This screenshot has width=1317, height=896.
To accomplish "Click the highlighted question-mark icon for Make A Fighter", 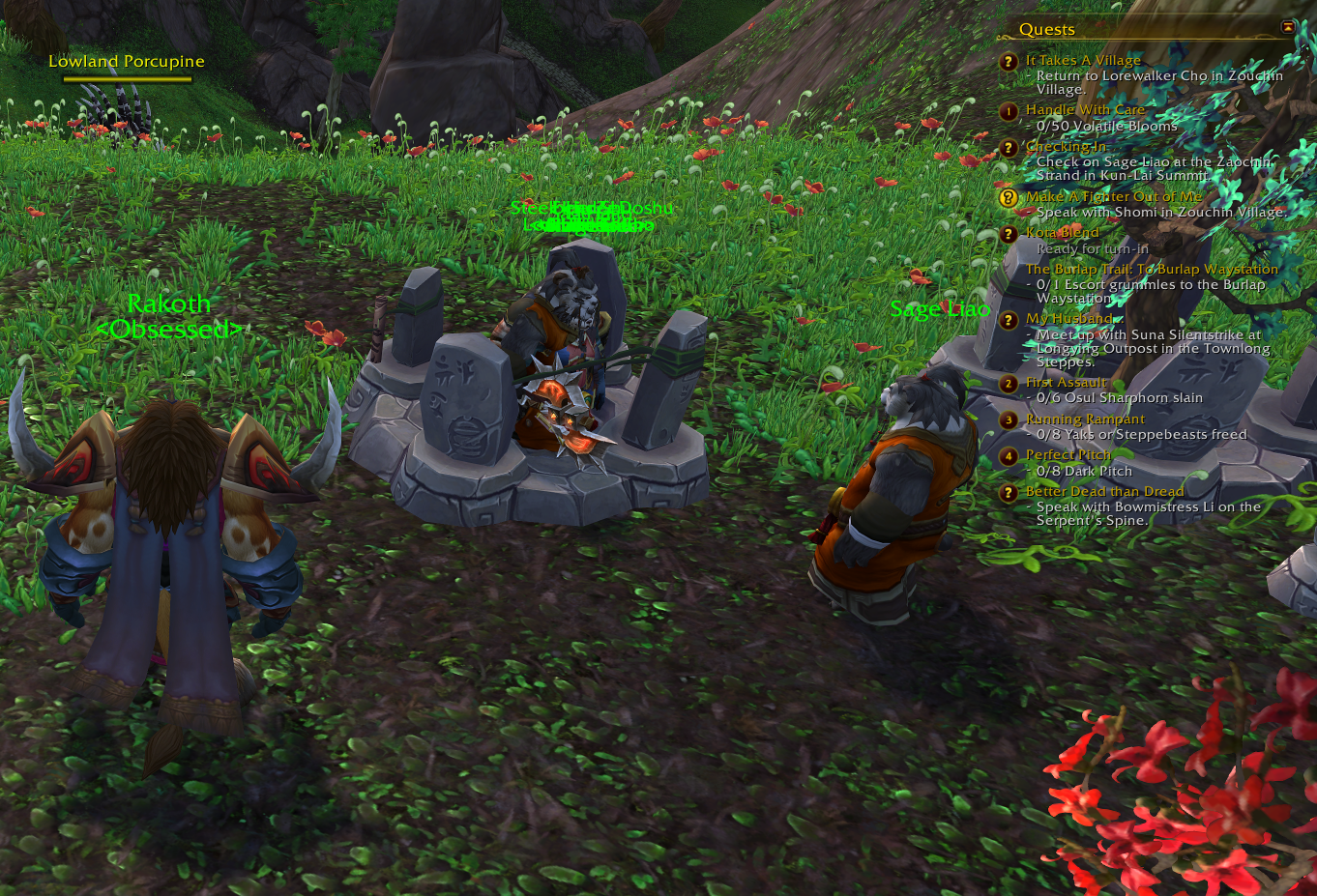I will pos(1009,197).
